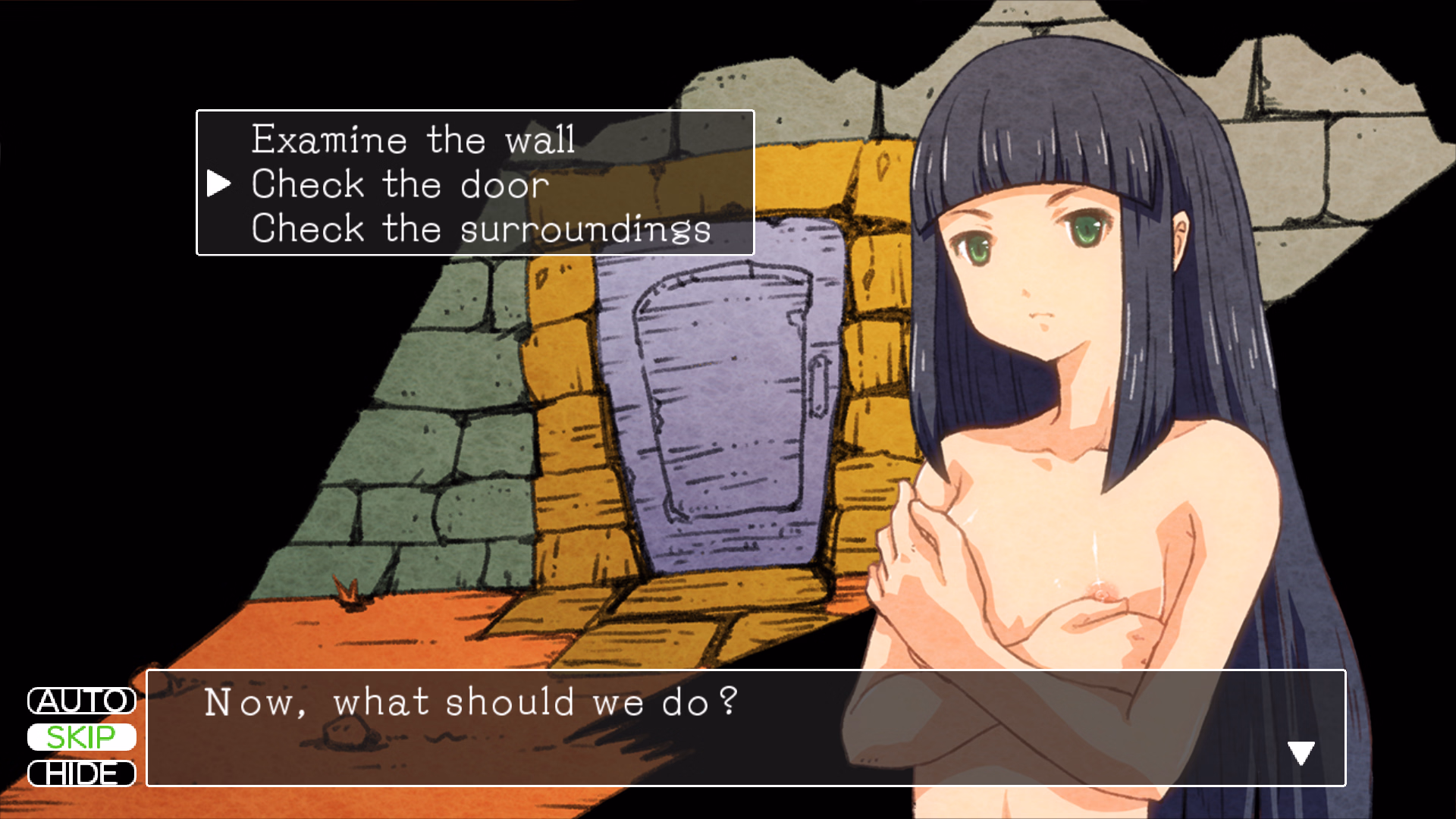The width and height of the screenshot is (1456, 819).
Task: Click the triangle cursor beside "Check the door"
Action: [x=221, y=182]
